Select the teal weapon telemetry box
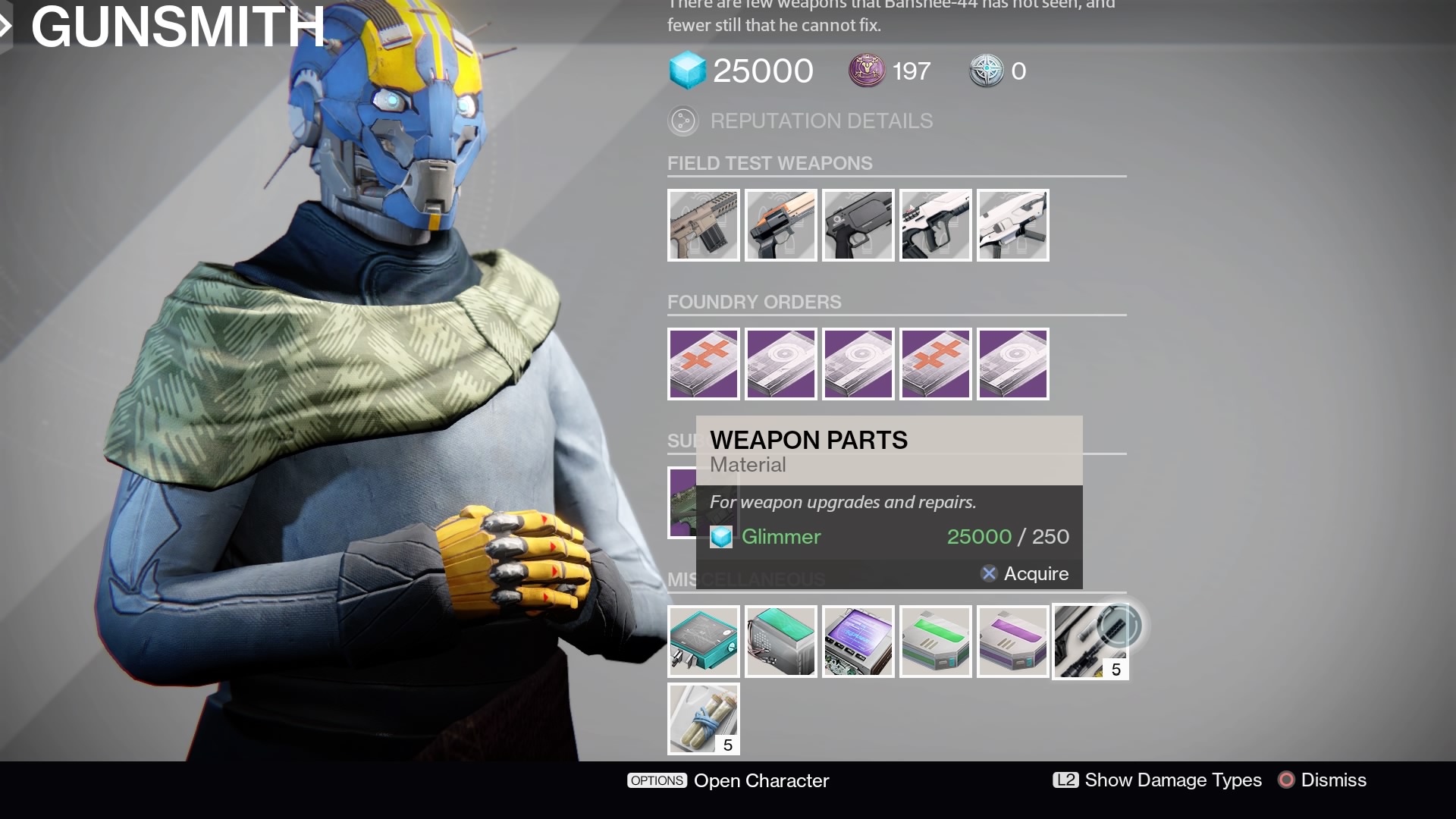The height and width of the screenshot is (819, 1456). [703, 642]
